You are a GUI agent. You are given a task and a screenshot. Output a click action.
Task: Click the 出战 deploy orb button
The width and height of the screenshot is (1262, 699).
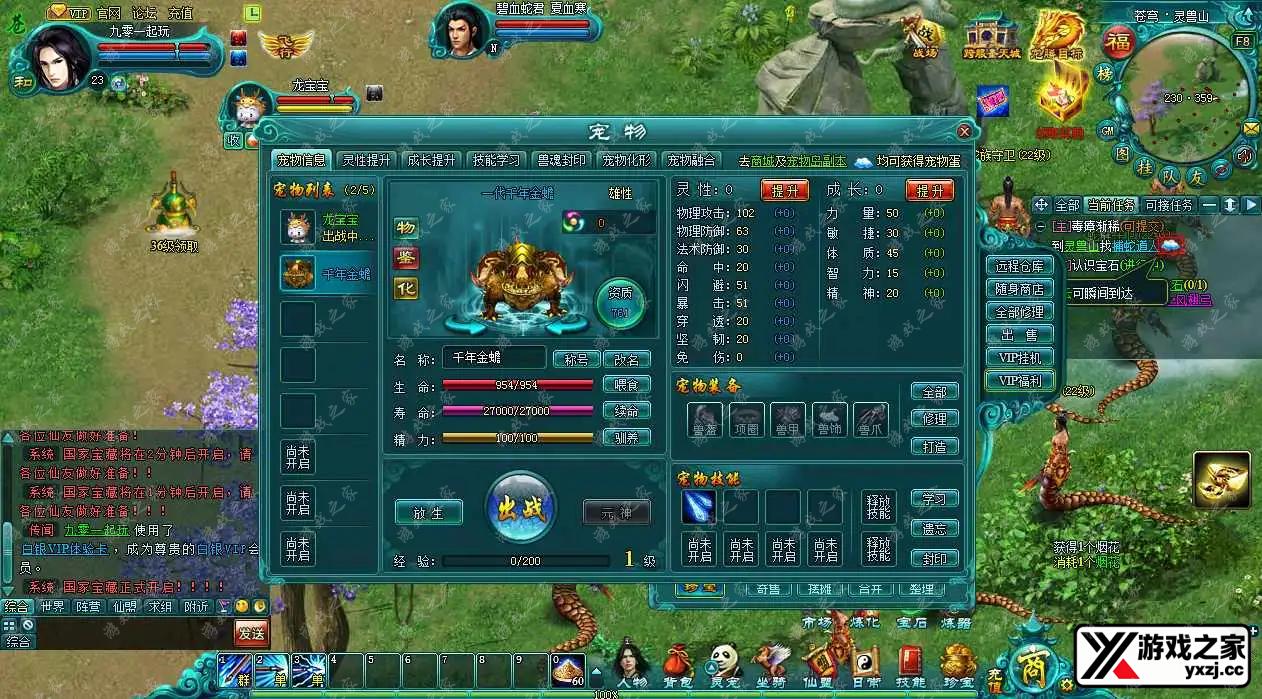(x=520, y=510)
